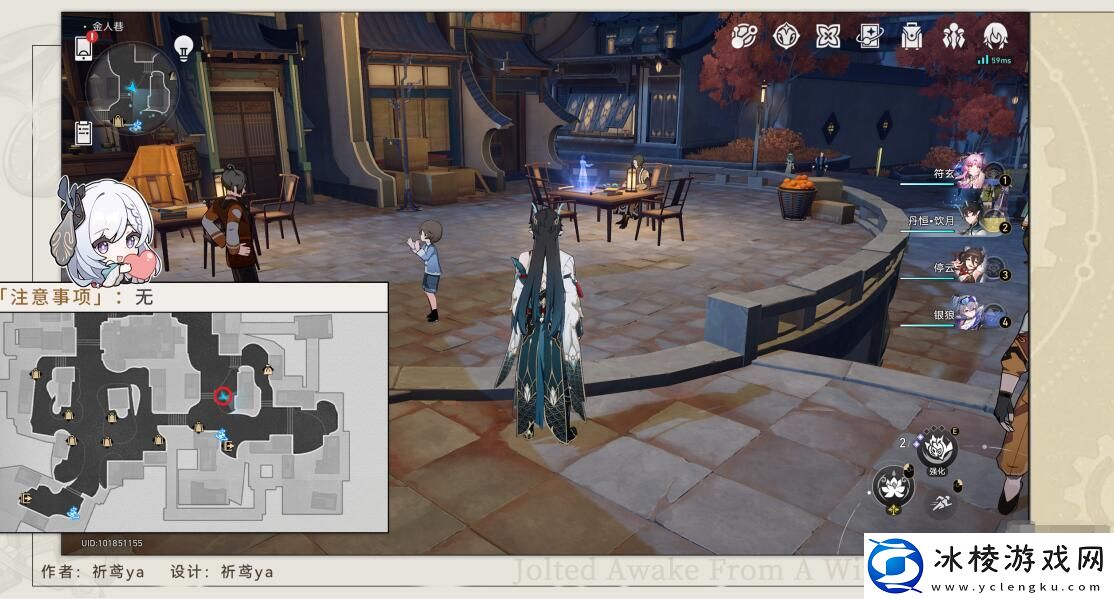1114x599 pixels.
Task: Open the mission clipboard icon
Action: (x=83, y=133)
